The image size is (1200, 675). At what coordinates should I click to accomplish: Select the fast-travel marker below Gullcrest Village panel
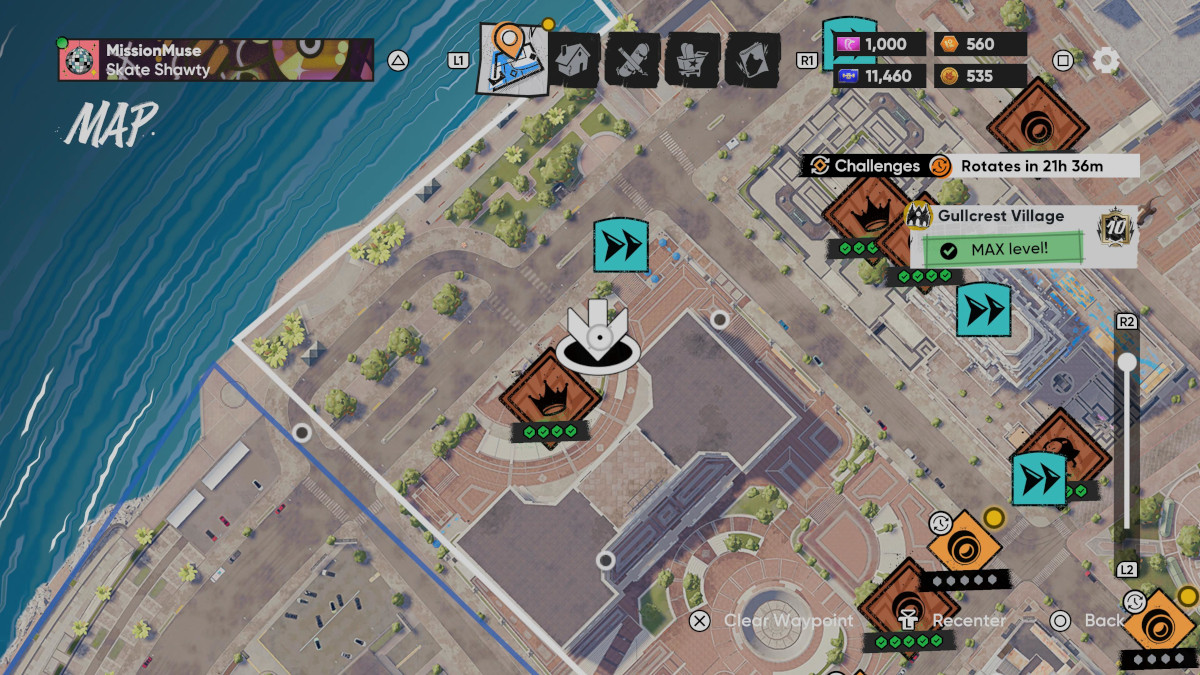click(x=983, y=311)
